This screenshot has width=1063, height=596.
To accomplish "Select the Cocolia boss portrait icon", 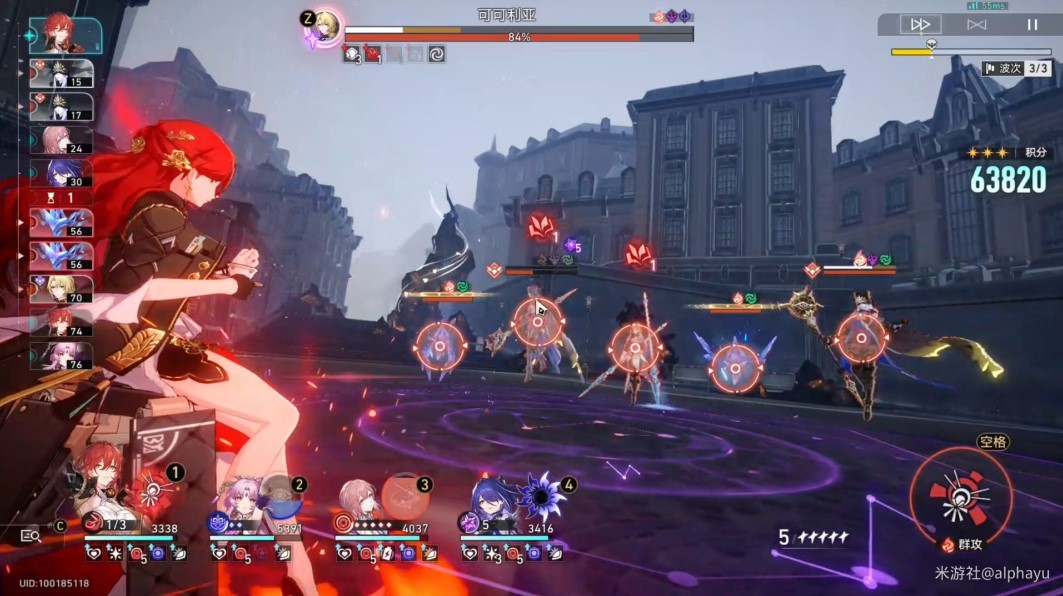I will pos(324,27).
